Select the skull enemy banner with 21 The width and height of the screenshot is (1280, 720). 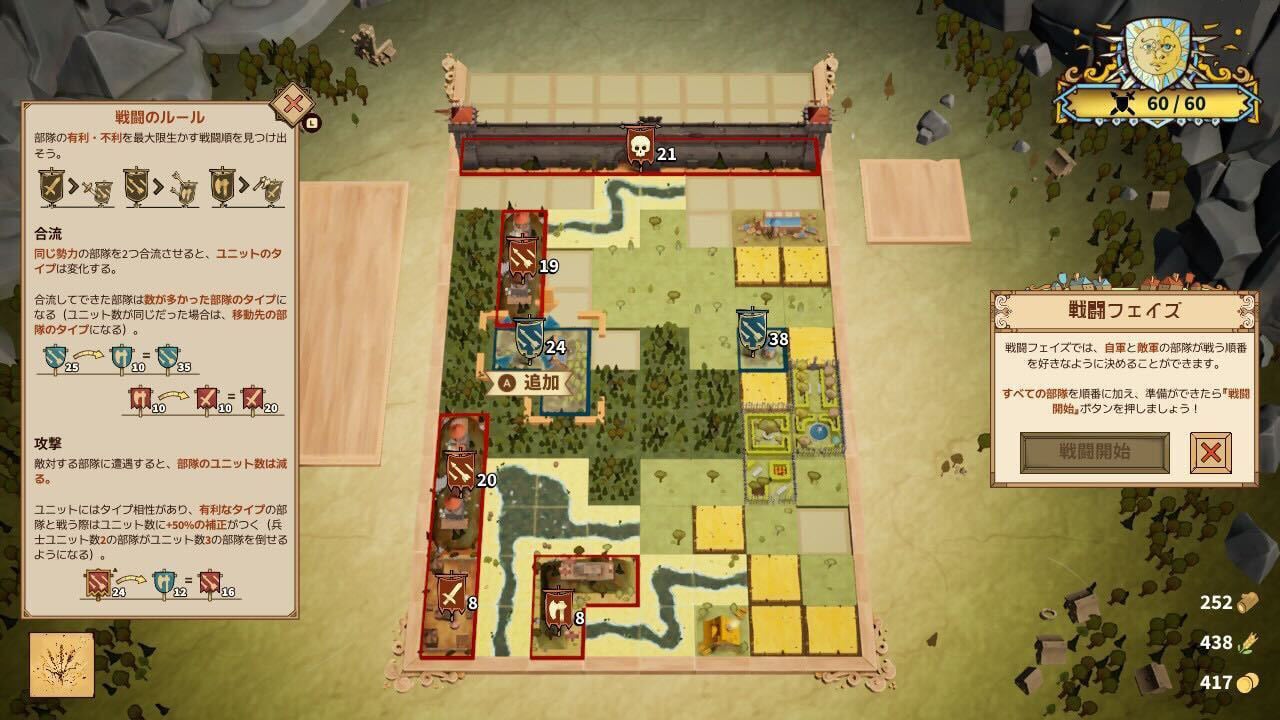tap(639, 148)
